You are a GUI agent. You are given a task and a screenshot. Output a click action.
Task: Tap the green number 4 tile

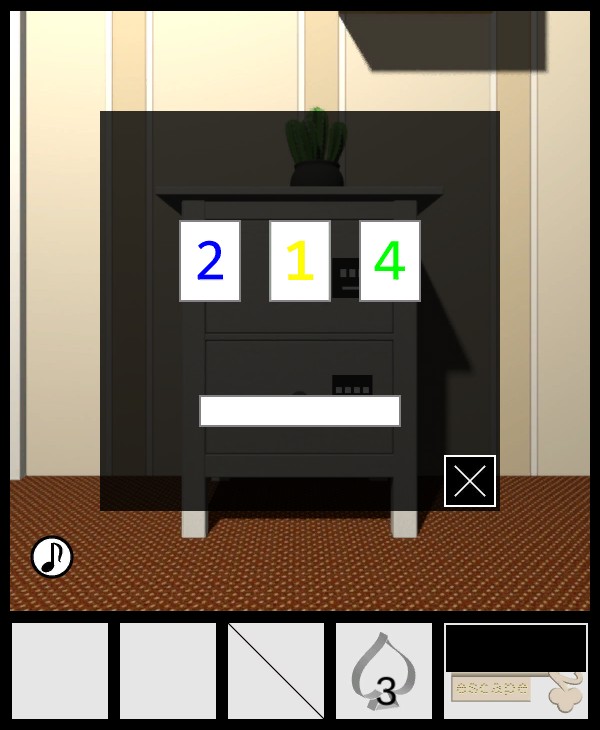pos(390,261)
